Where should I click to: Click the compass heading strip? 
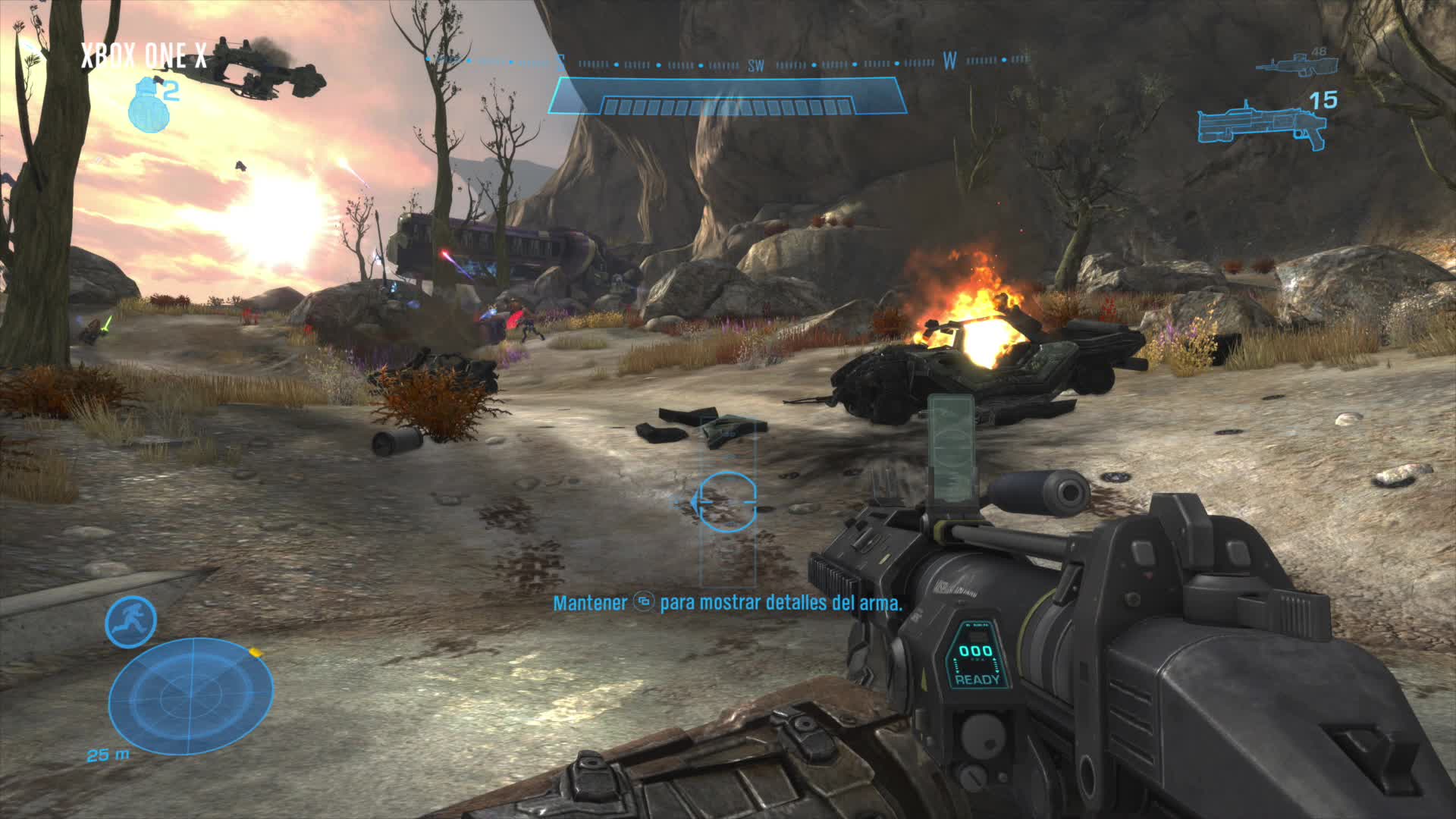point(728,63)
